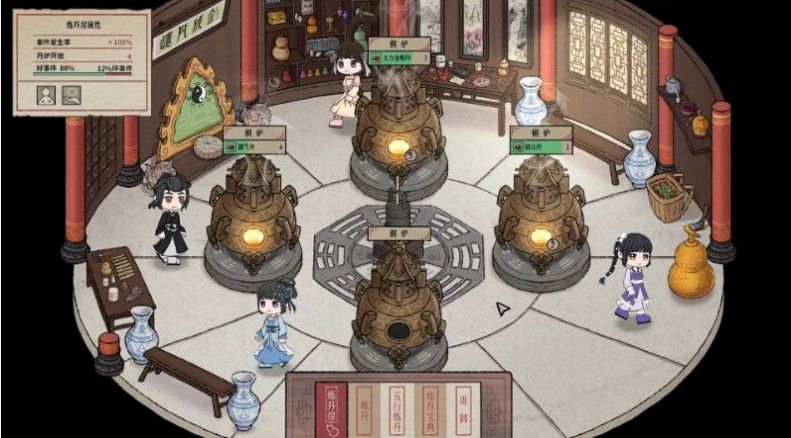Open the 炼丹宝典 compendium tab
Viewport: 791px width, 438px height.
pos(431,406)
